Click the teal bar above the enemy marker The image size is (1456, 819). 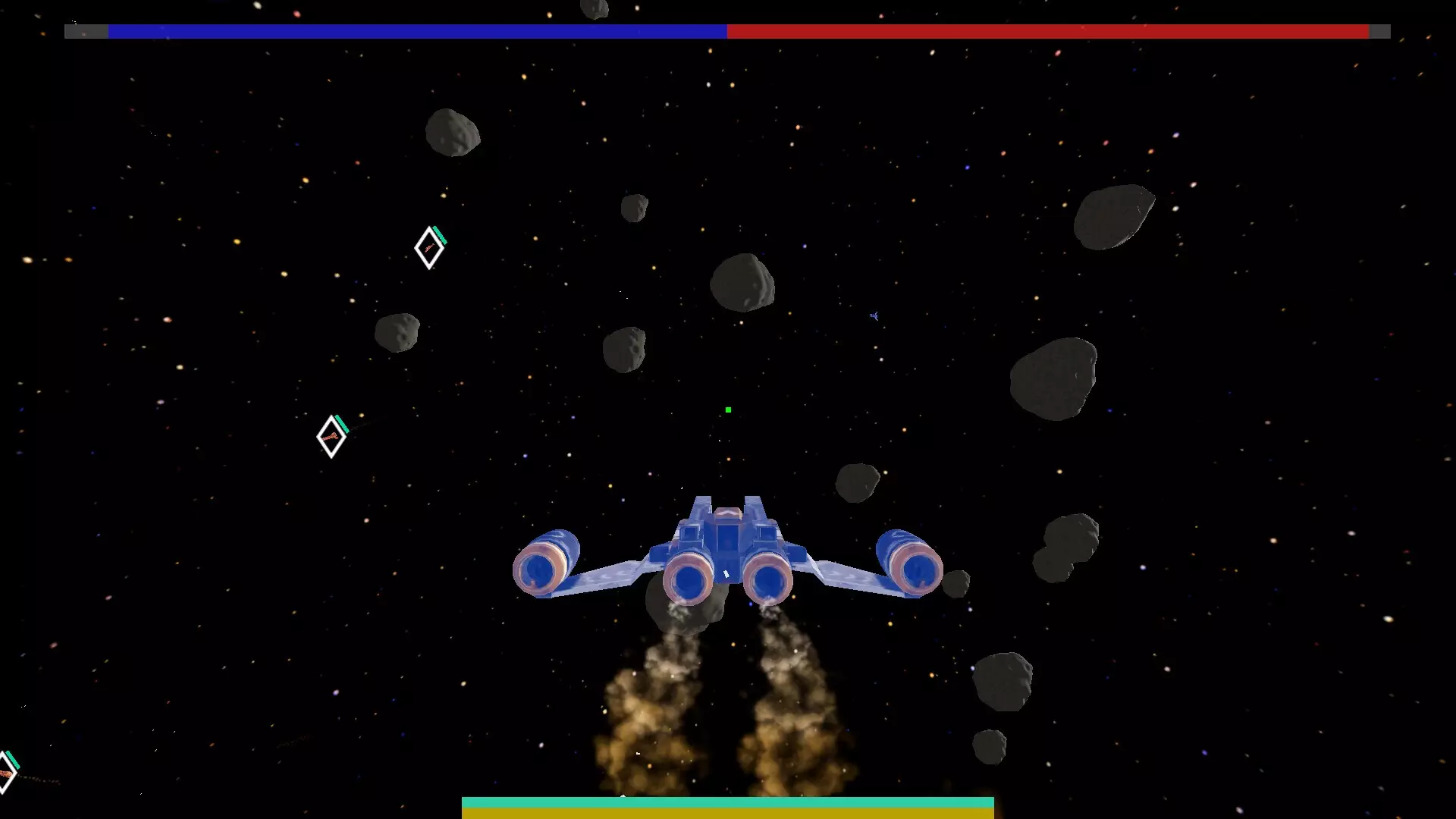(x=439, y=234)
